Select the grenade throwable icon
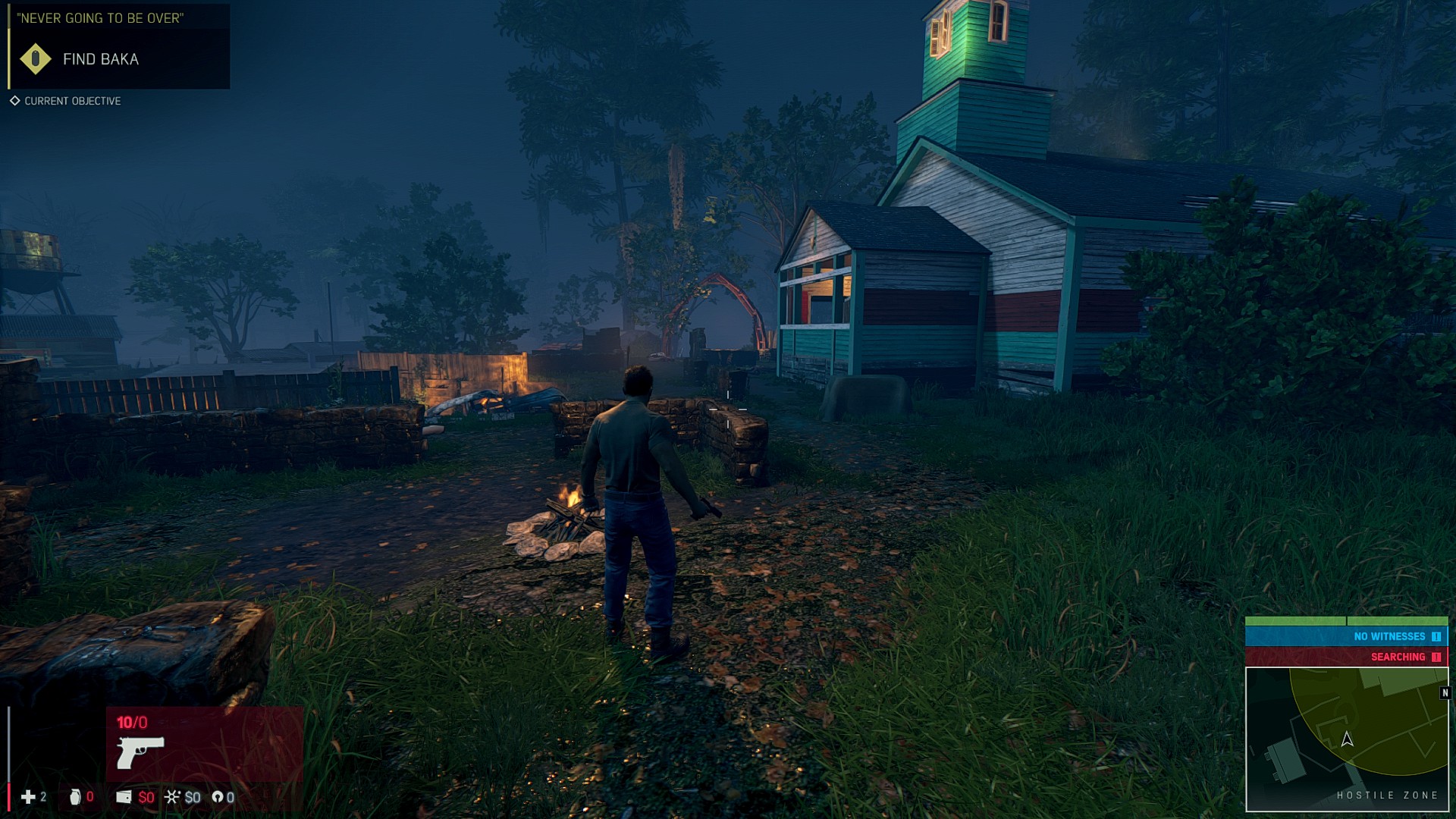The width and height of the screenshot is (1456, 819). 75,796
